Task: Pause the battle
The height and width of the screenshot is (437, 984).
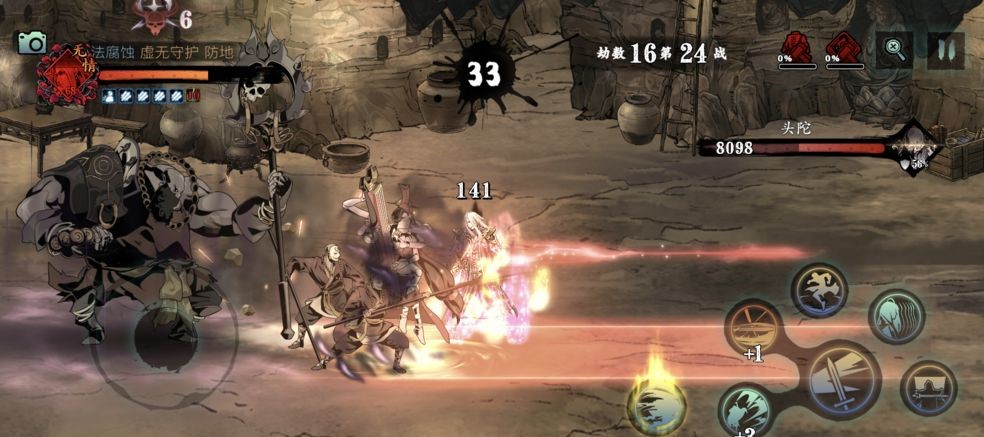Action: (x=944, y=47)
